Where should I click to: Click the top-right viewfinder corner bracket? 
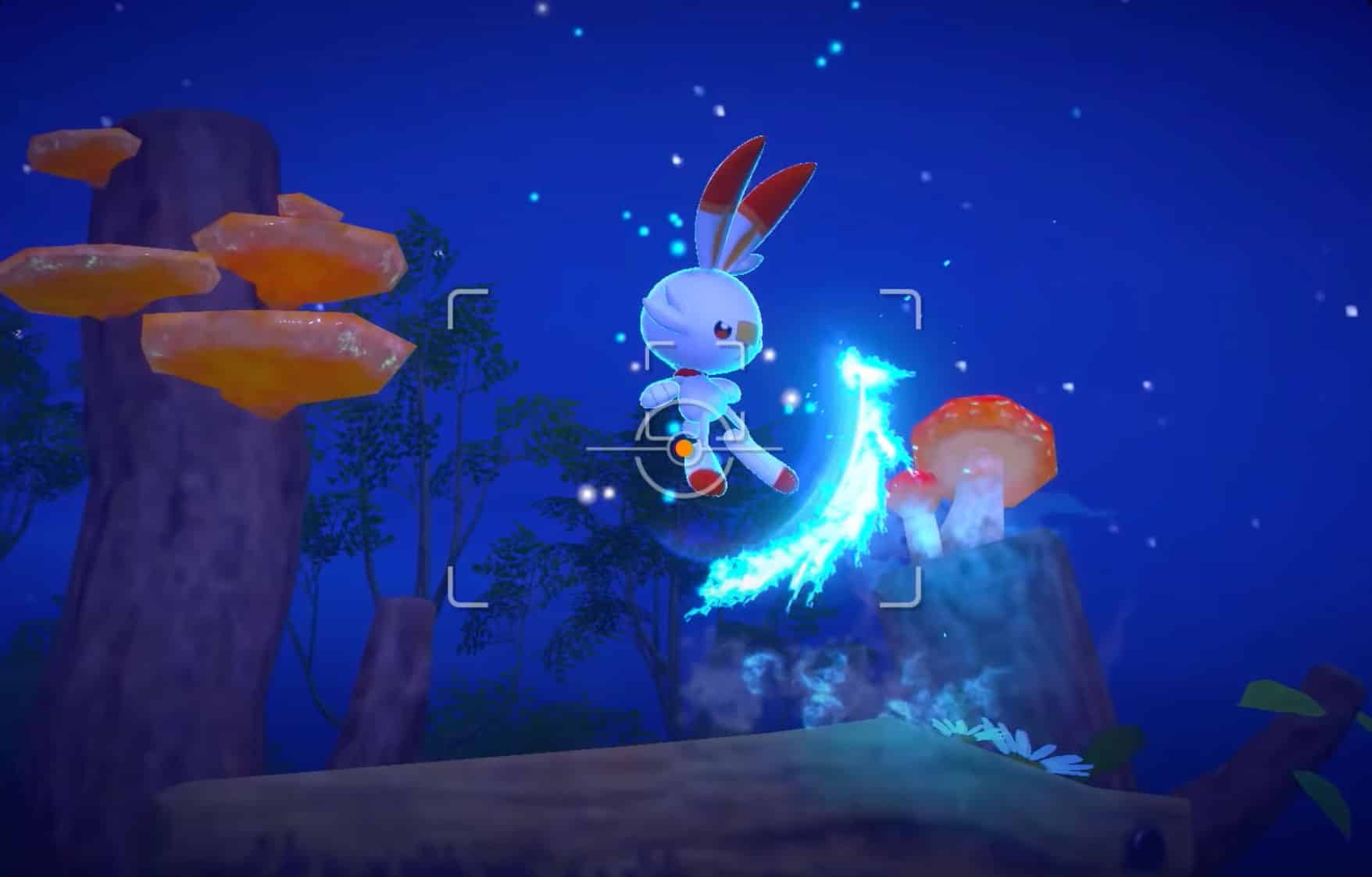pos(899,305)
